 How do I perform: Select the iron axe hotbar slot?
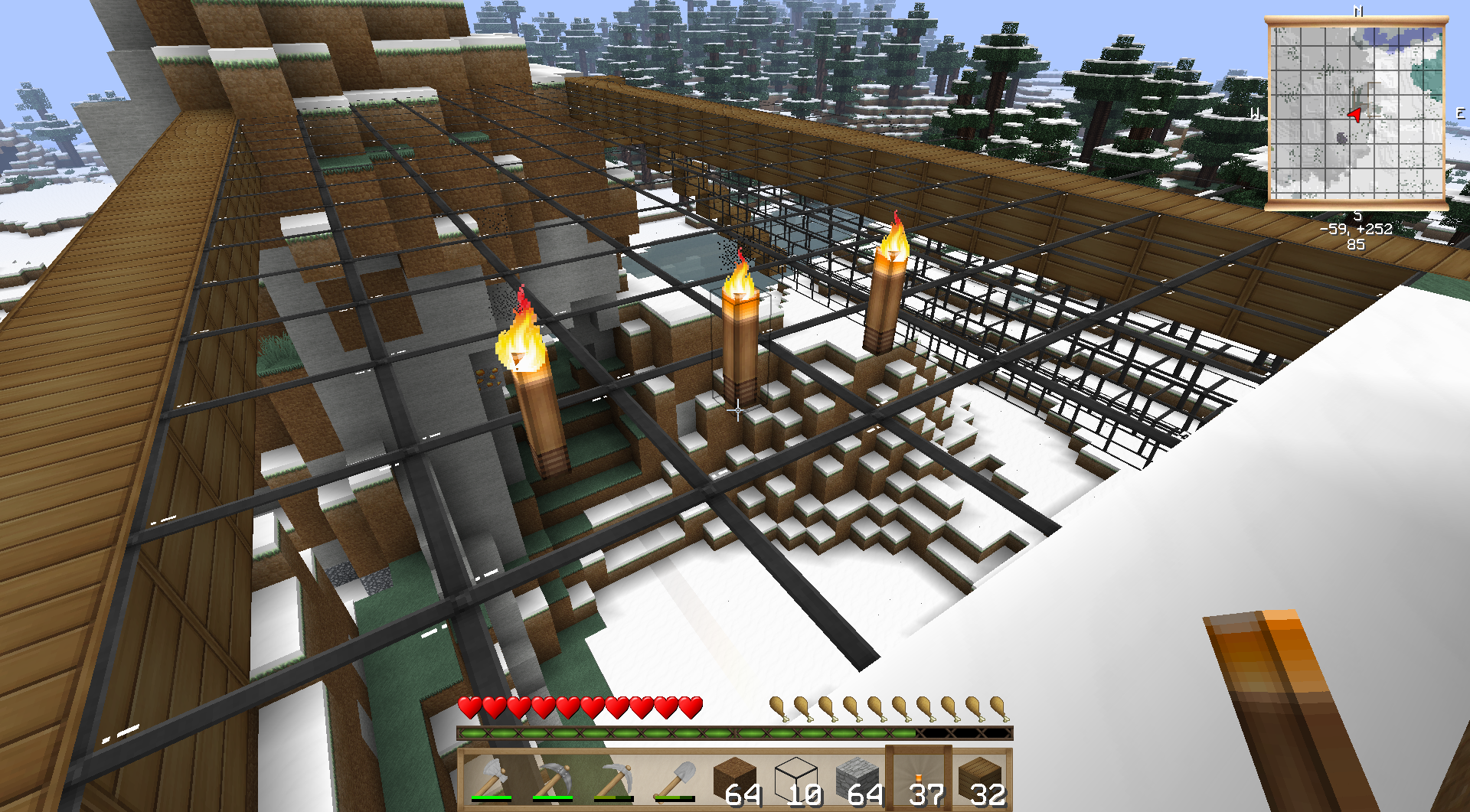(490, 779)
